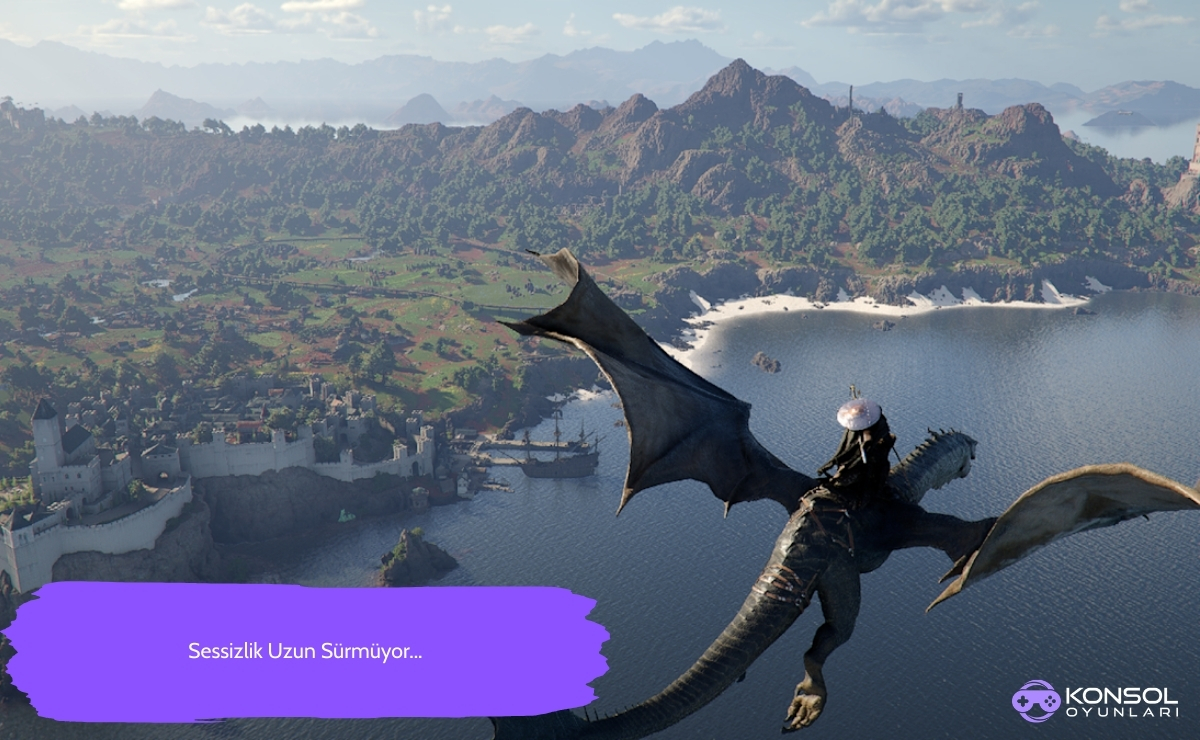The height and width of the screenshot is (740, 1200).
Task: Open the "Sessizlik Uzun Sürmüyor..." caption banner
Action: [x=305, y=652]
